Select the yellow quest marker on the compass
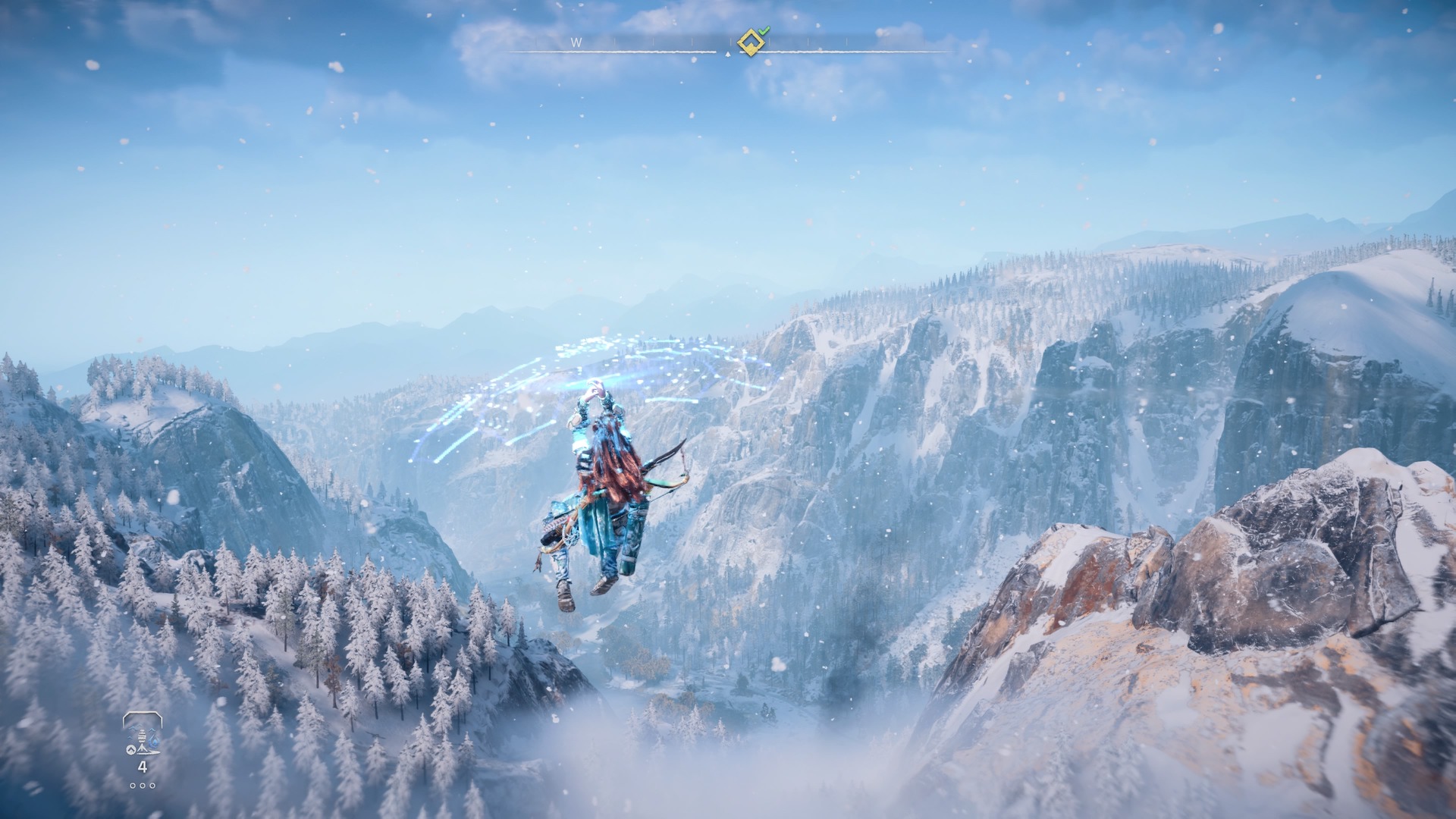The image size is (1456, 819). coord(751,42)
